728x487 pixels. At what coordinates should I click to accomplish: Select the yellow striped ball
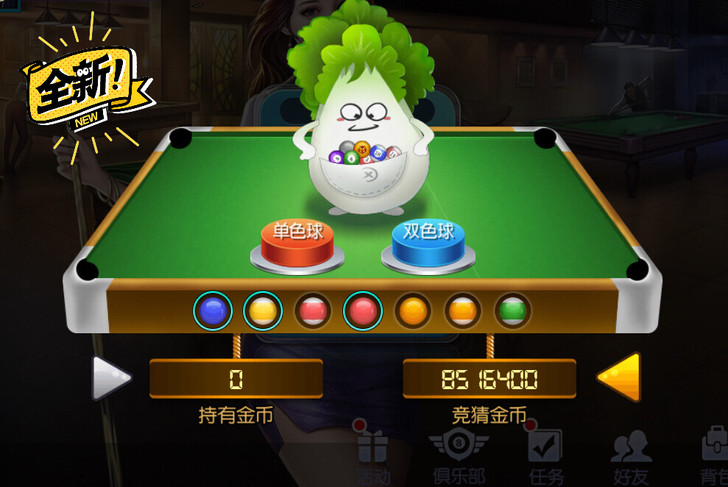pyautogui.click(x=262, y=311)
